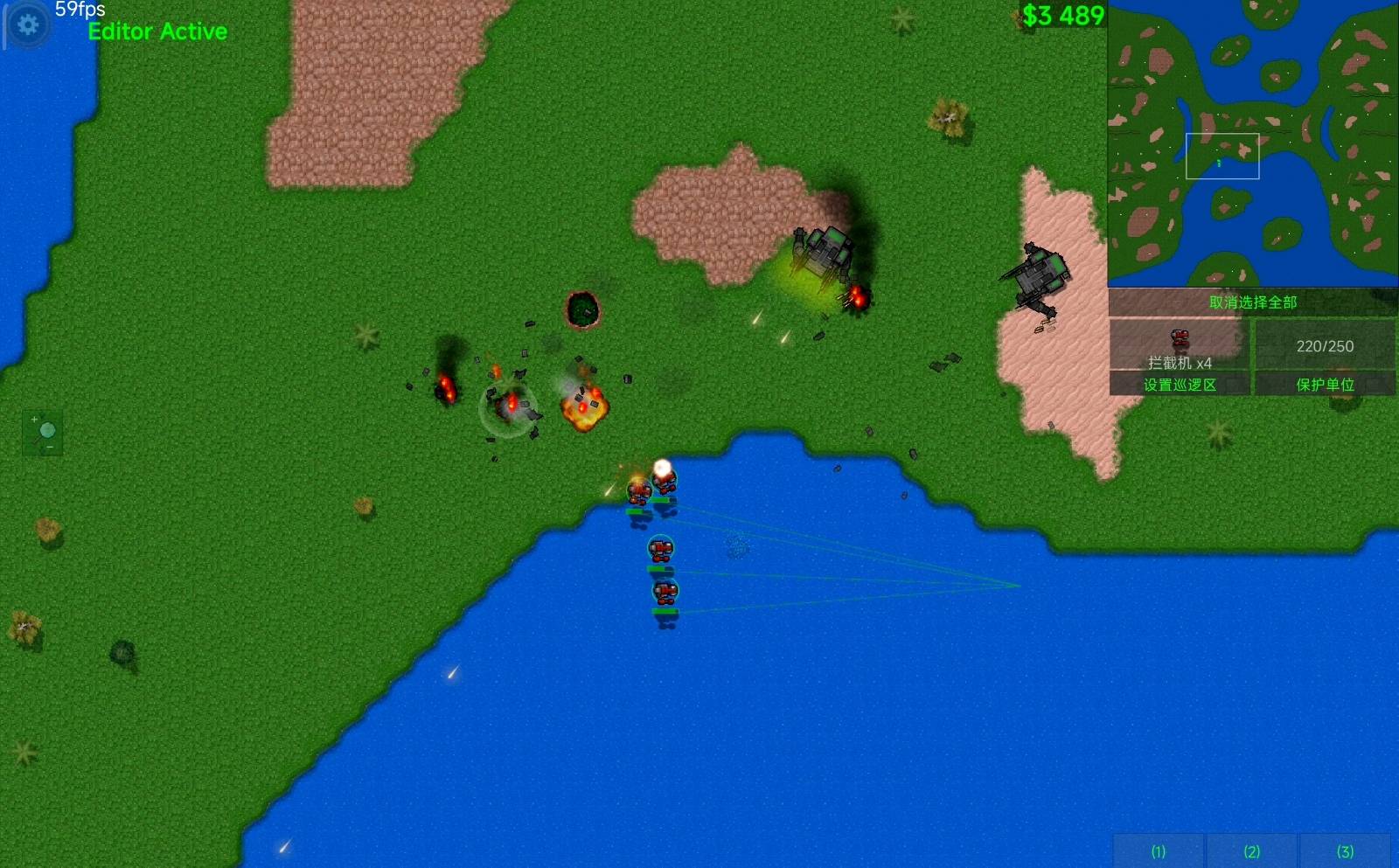Select control group (1)
Screen dimensions: 1399x868
click(1159, 851)
